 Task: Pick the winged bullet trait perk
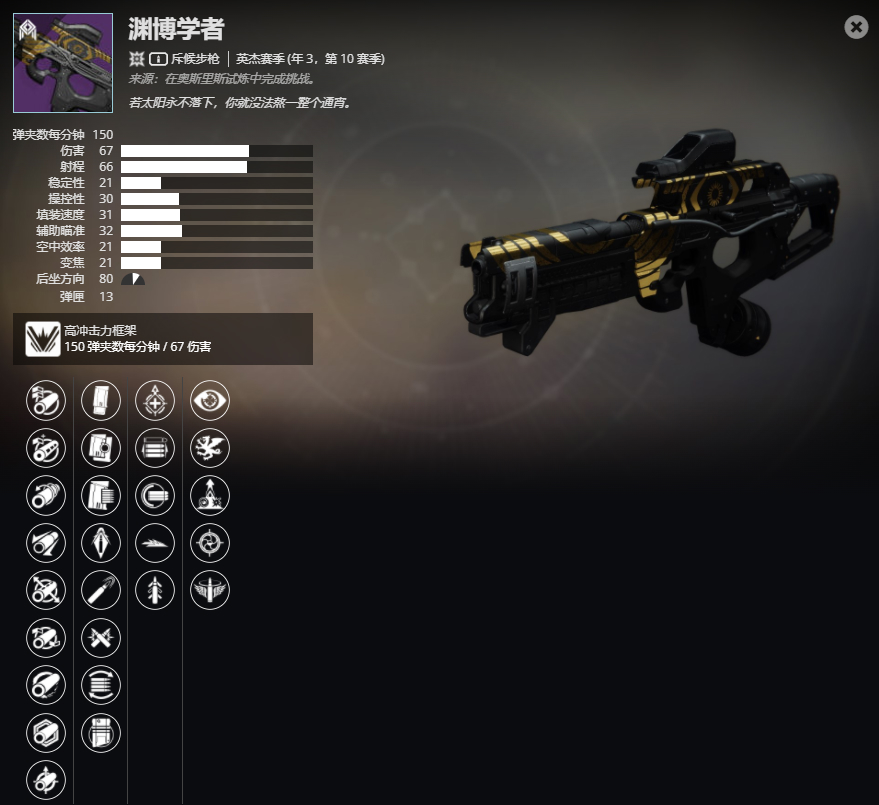(x=210, y=589)
